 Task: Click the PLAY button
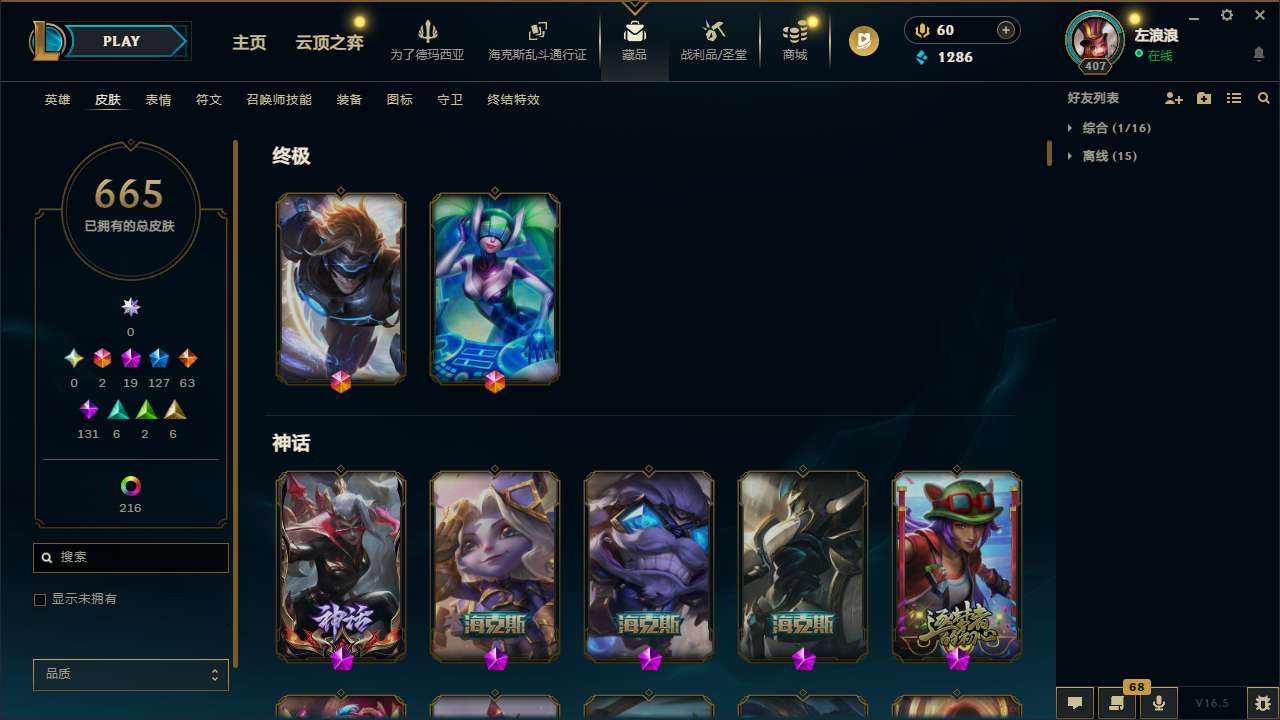coord(121,41)
